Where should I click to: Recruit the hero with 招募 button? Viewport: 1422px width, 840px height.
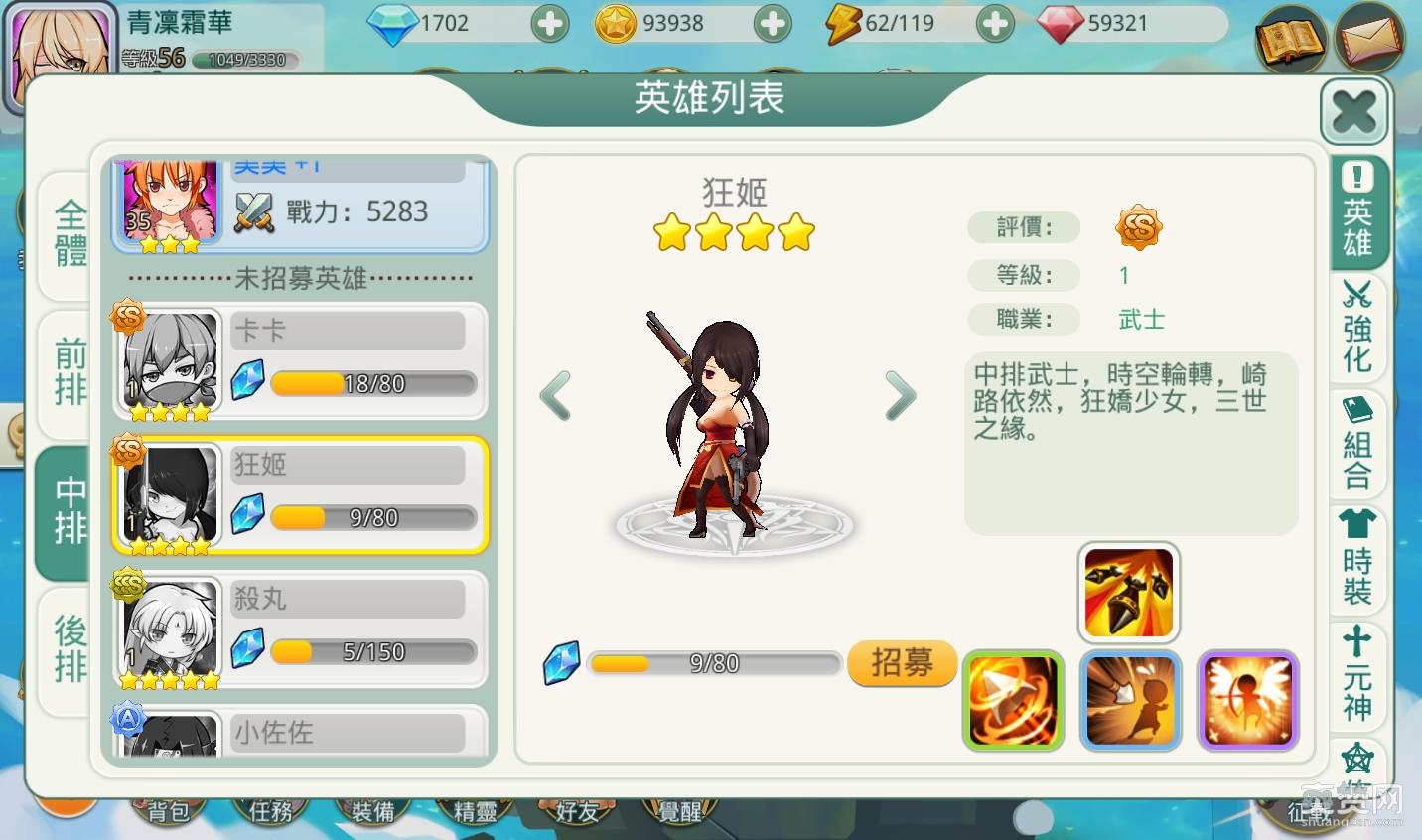pyautogui.click(x=902, y=662)
